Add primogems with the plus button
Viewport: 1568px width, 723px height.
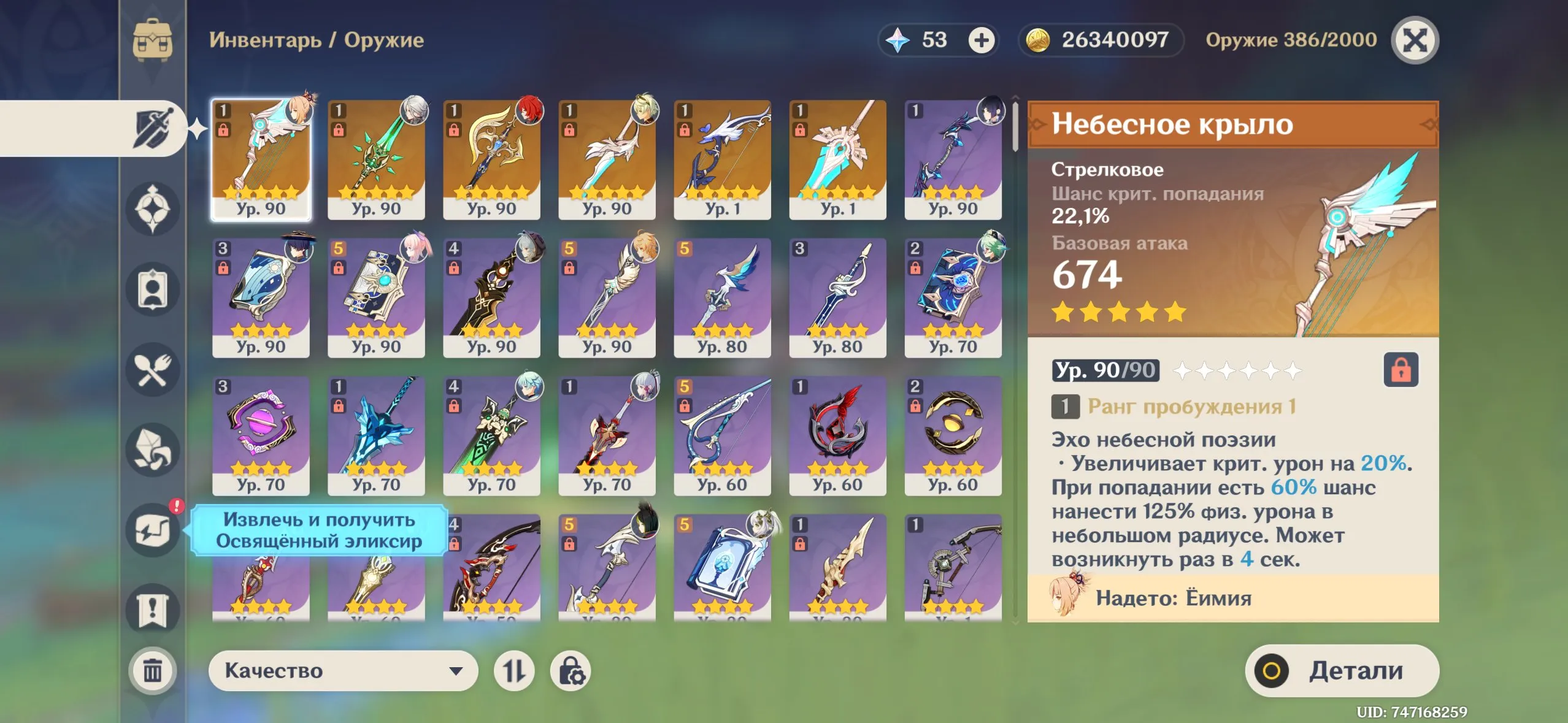pyautogui.click(x=981, y=40)
